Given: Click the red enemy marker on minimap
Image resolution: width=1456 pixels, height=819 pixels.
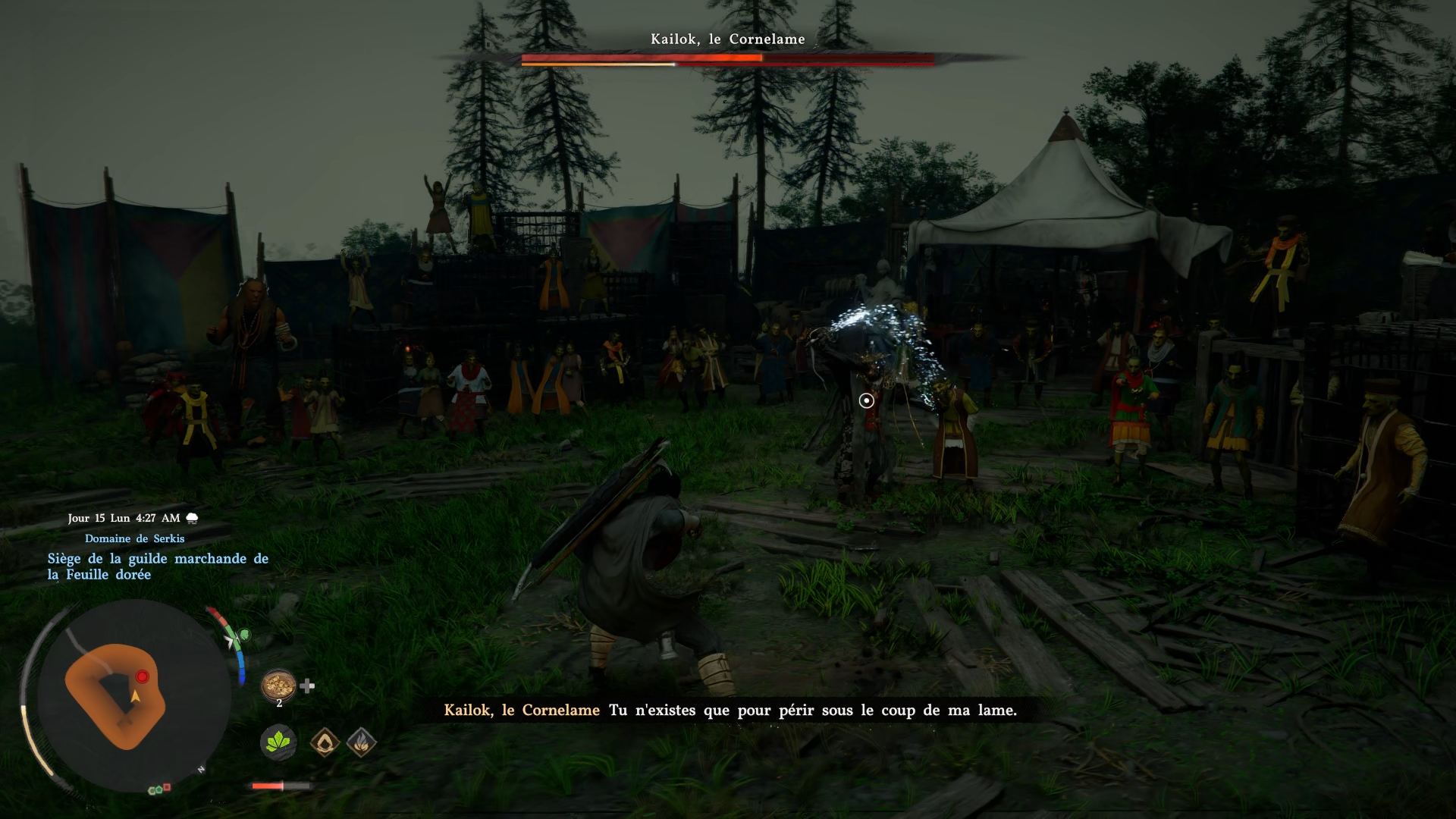Looking at the screenshot, I should 142,676.
